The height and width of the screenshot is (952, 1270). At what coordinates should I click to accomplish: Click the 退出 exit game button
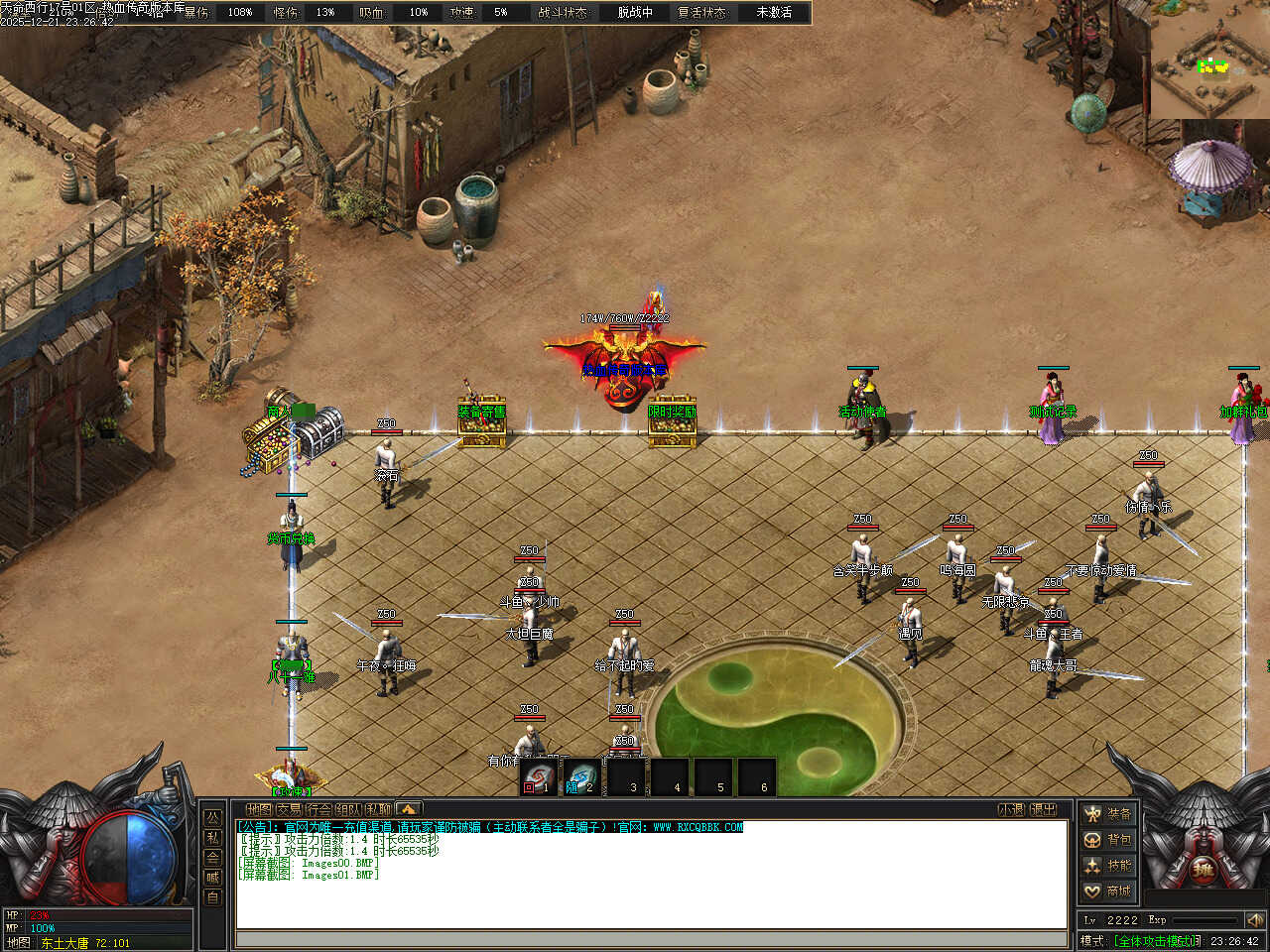pyautogui.click(x=1044, y=809)
